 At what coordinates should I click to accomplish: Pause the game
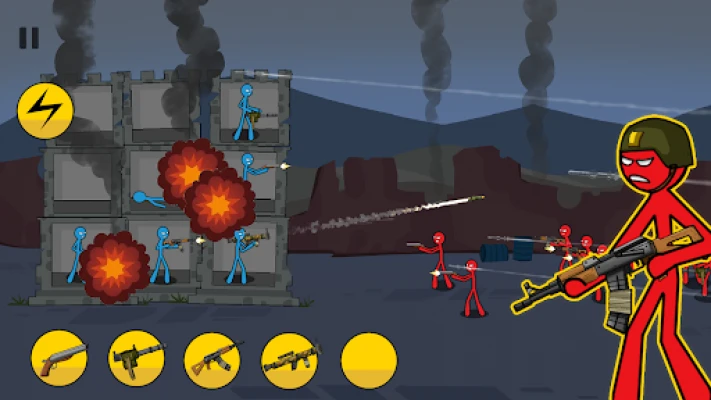click(x=29, y=38)
